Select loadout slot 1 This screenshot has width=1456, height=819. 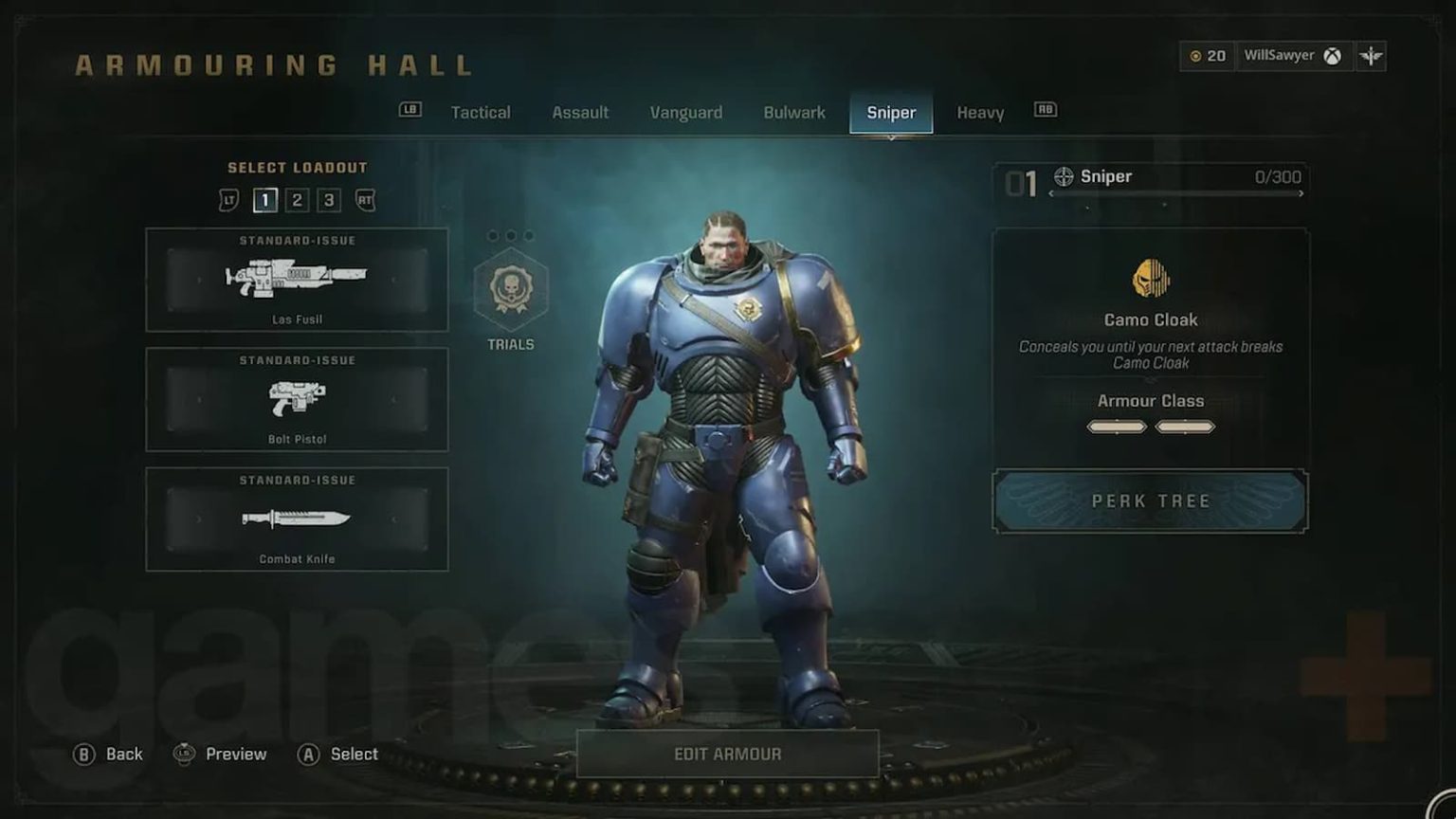pos(265,200)
